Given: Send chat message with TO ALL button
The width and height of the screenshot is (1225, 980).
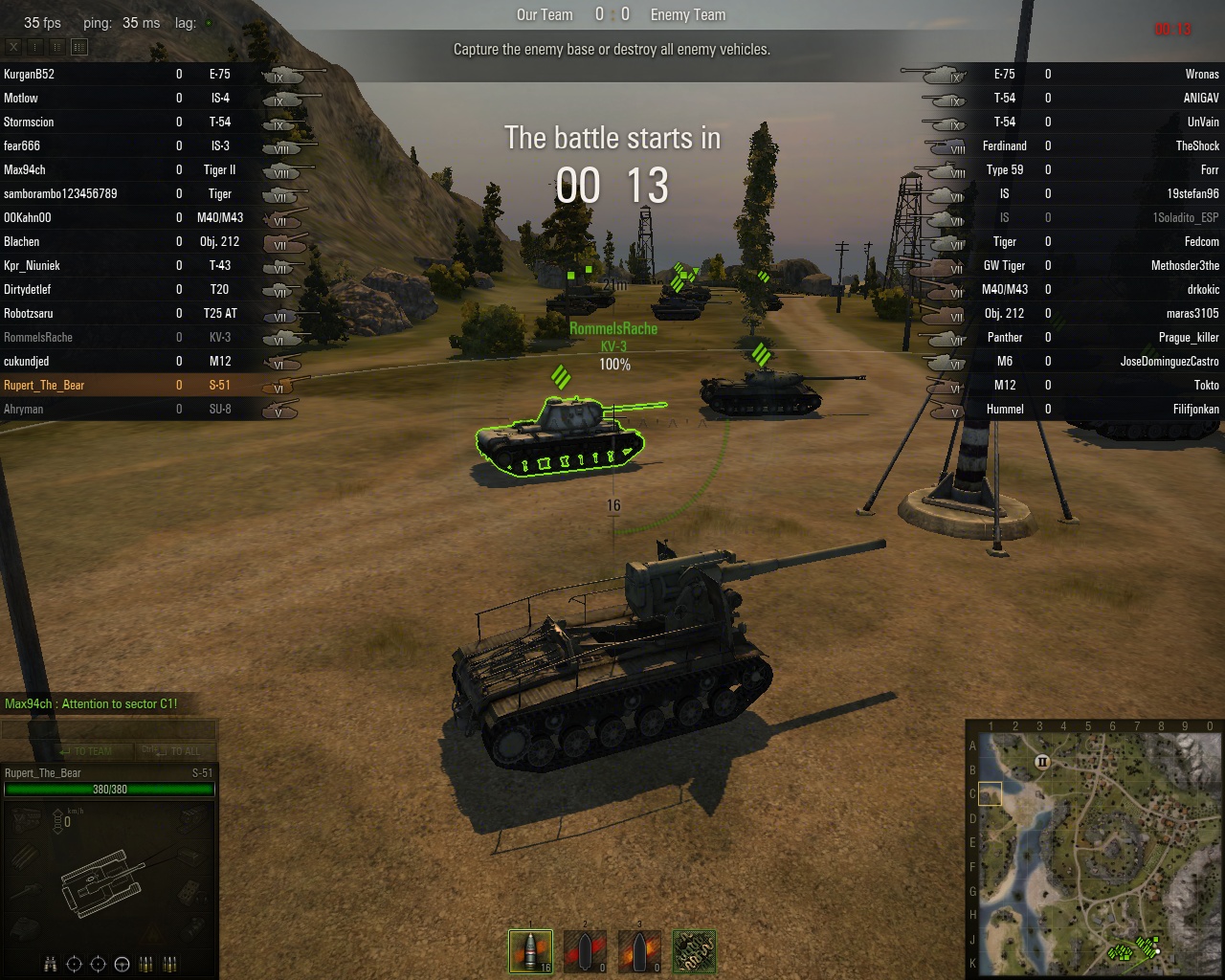Looking at the screenshot, I should coord(176,751).
